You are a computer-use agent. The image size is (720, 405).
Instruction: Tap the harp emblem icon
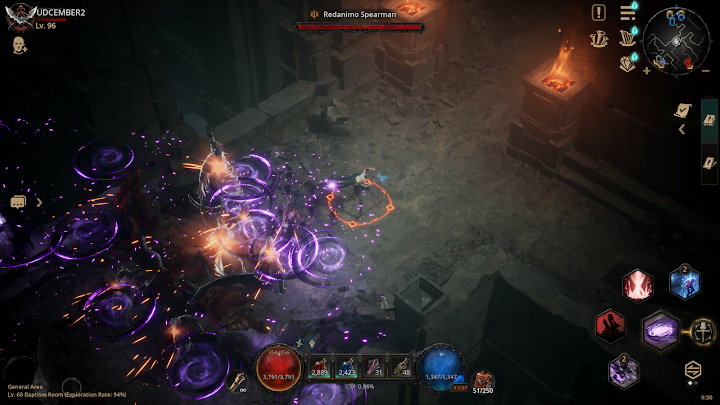(x=628, y=38)
